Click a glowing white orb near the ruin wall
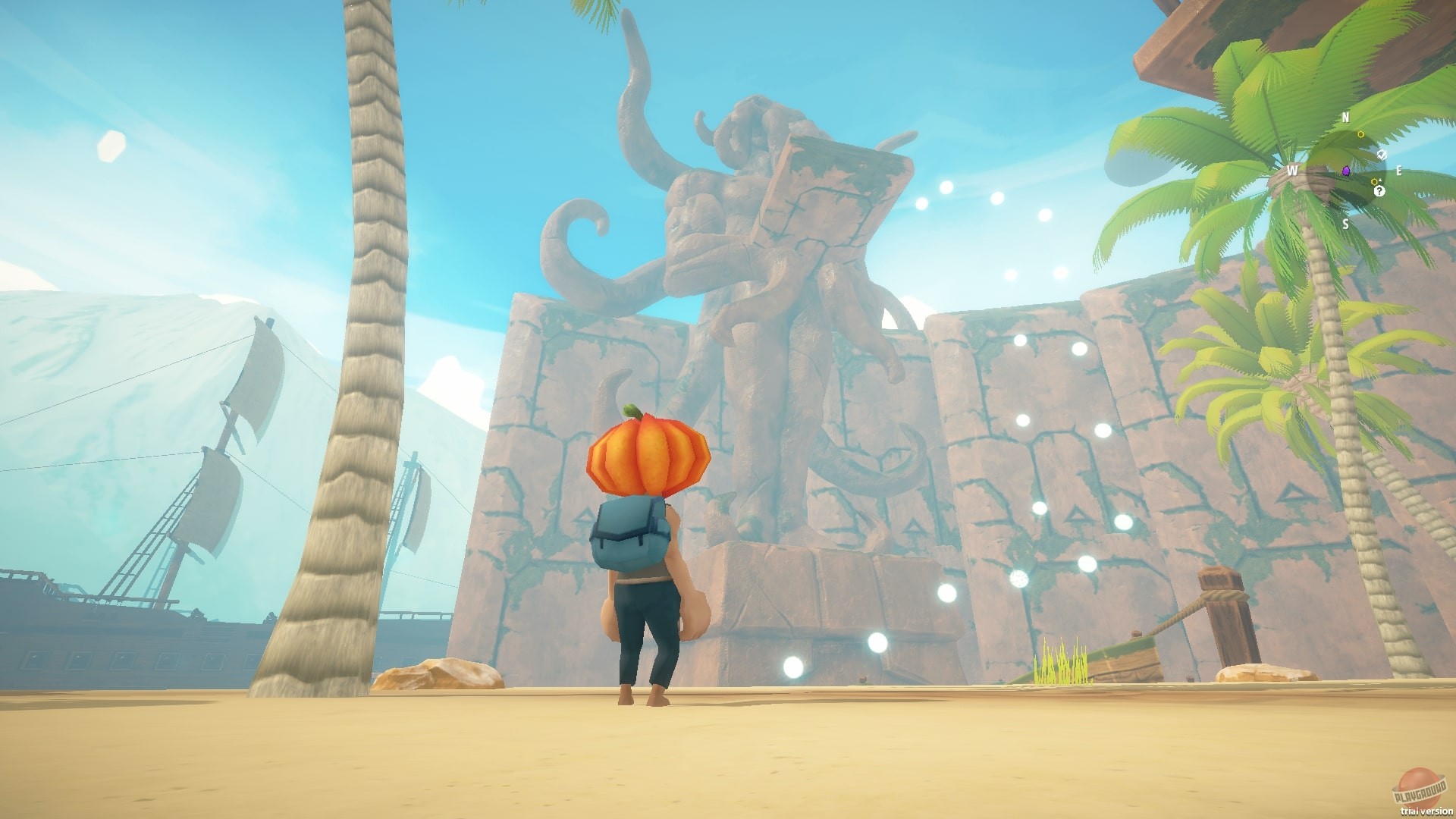The height and width of the screenshot is (819, 1456). (x=1023, y=422)
